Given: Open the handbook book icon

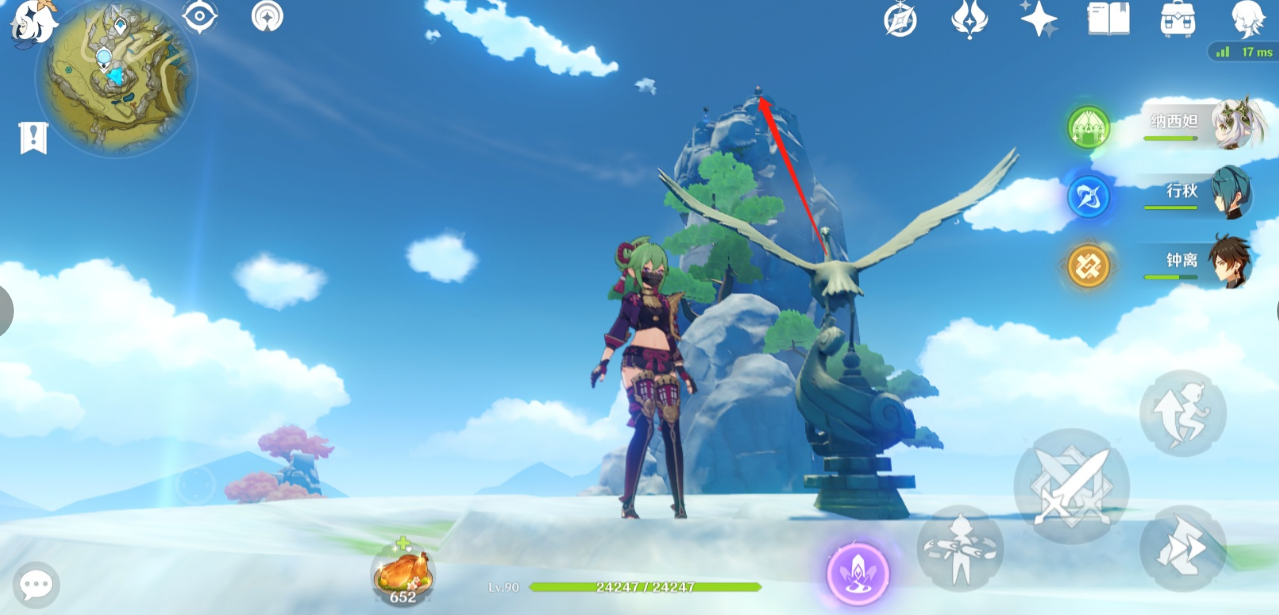Looking at the screenshot, I should (1108, 19).
